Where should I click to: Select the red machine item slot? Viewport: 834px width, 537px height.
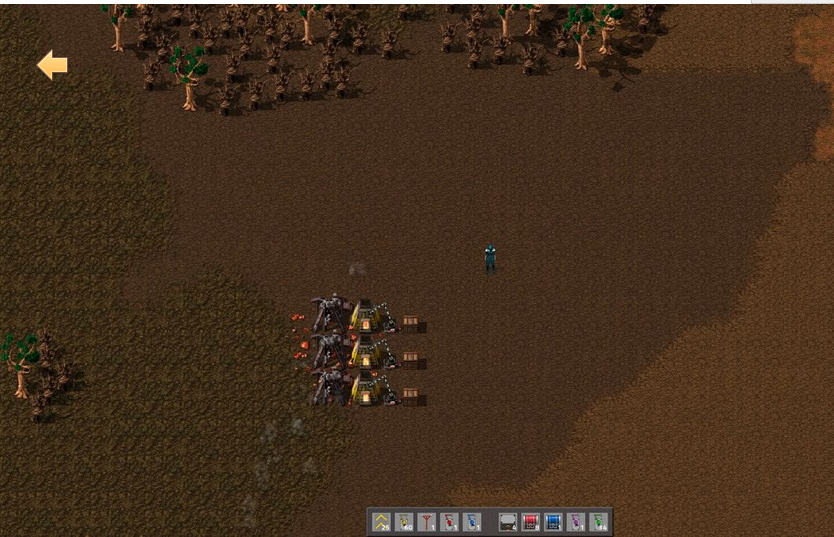pos(530,521)
